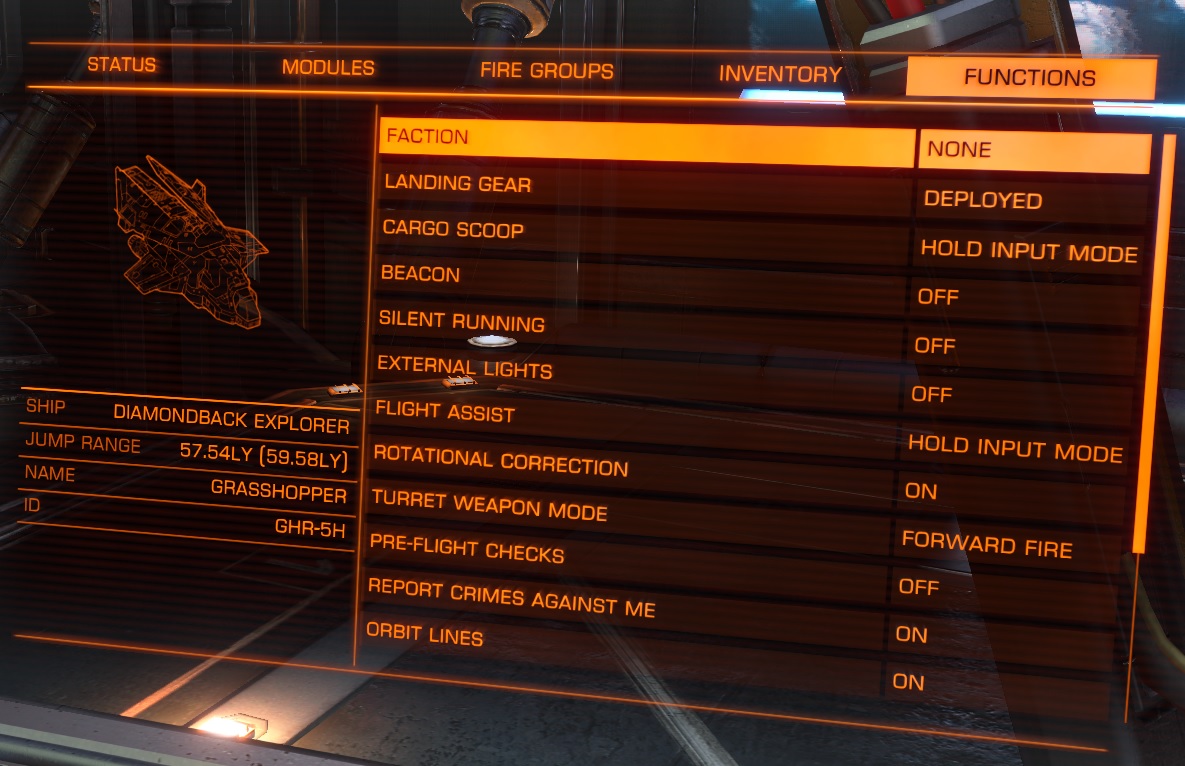
Task: Select the Fire Groups tab
Action: click(546, 71)
